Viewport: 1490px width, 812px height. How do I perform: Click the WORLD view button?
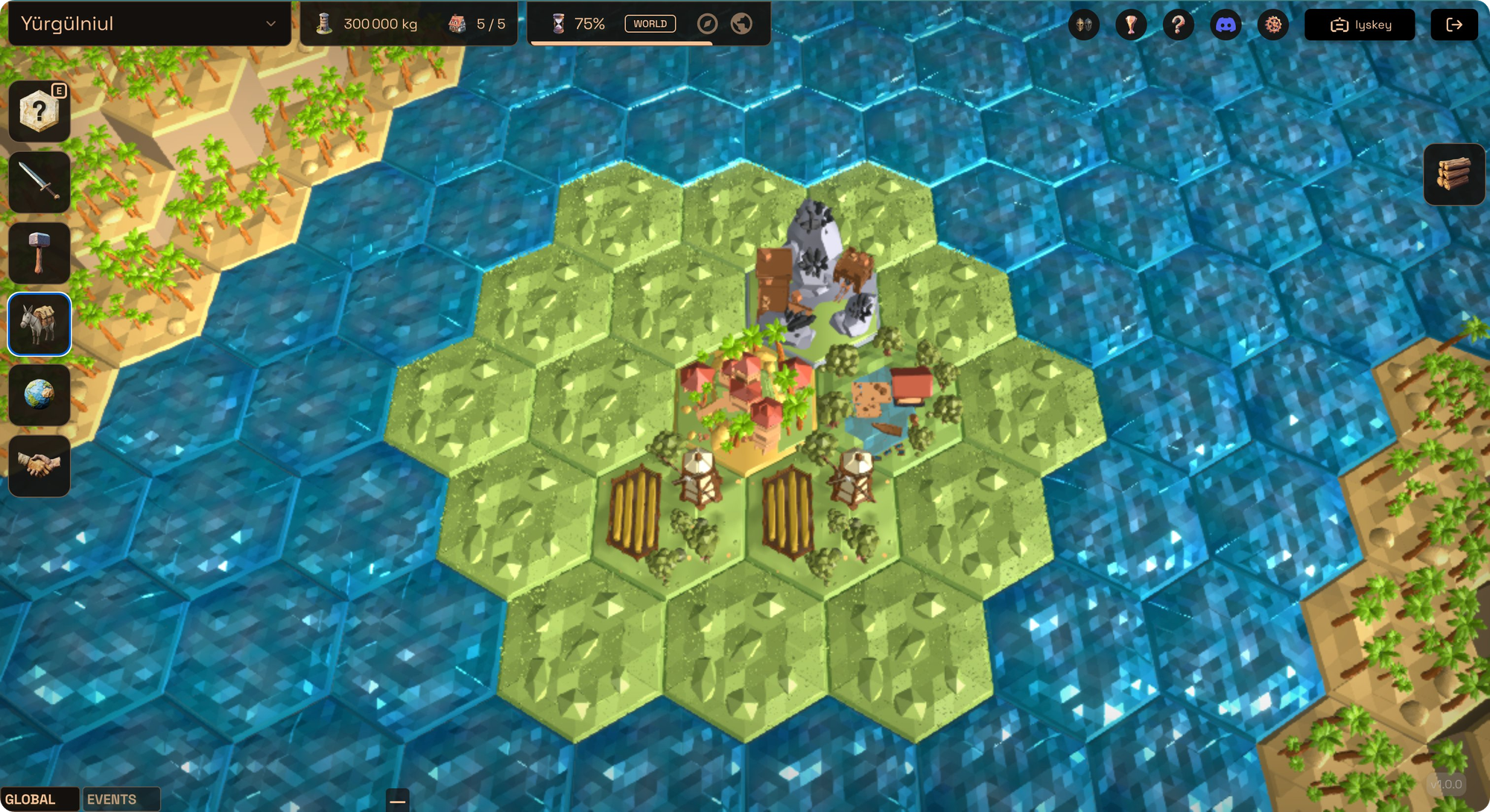[650, 24]
